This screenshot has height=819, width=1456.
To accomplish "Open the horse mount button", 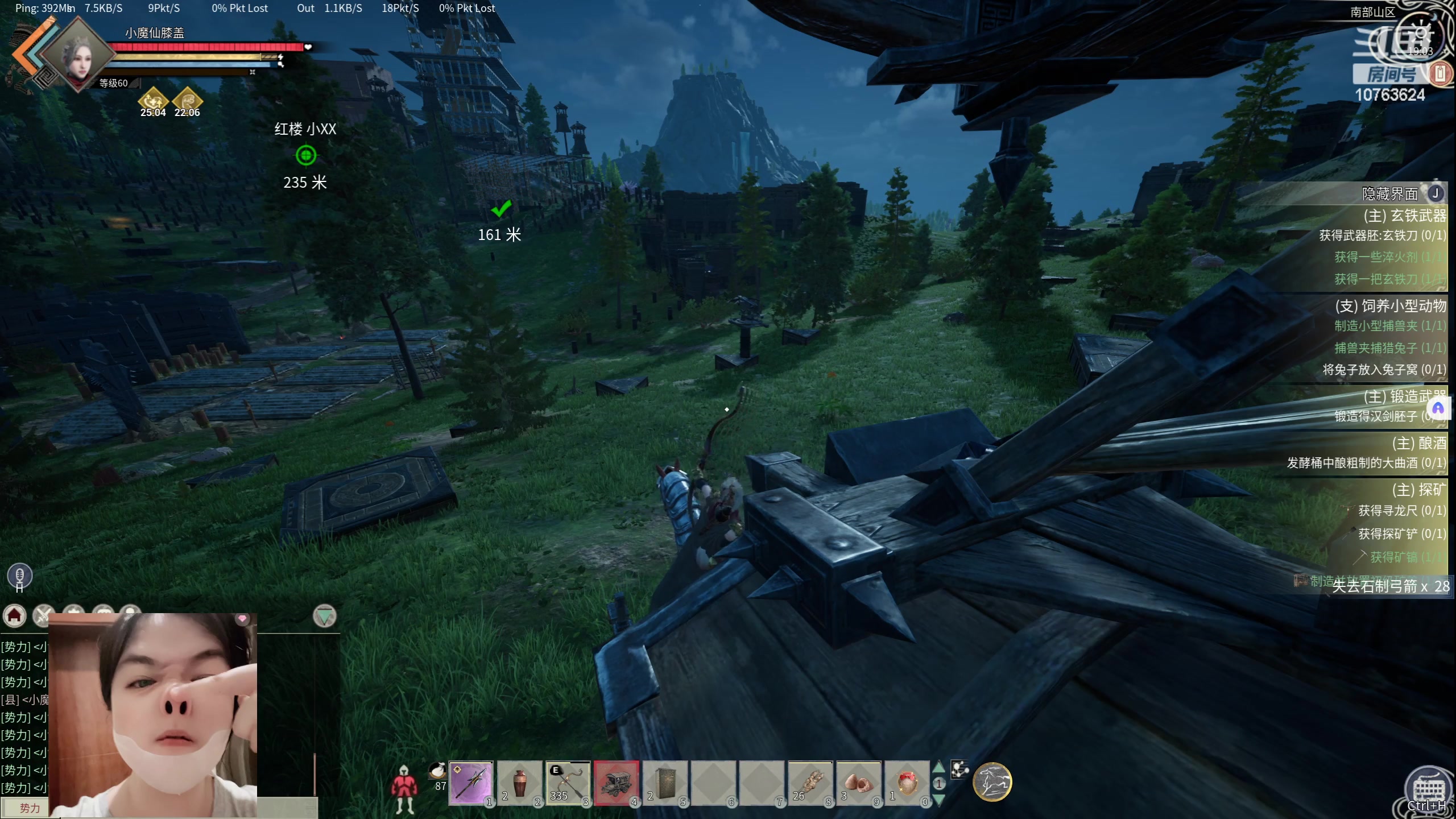I will pos(992,781).
